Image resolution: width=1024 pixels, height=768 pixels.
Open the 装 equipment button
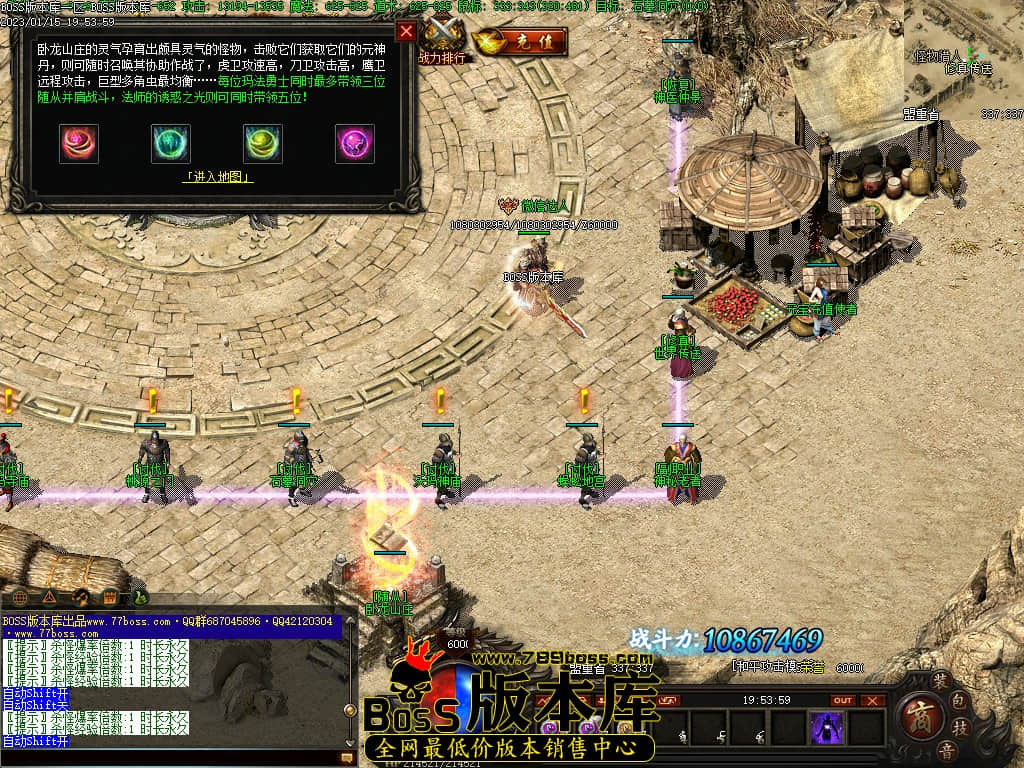coord(940,679)
